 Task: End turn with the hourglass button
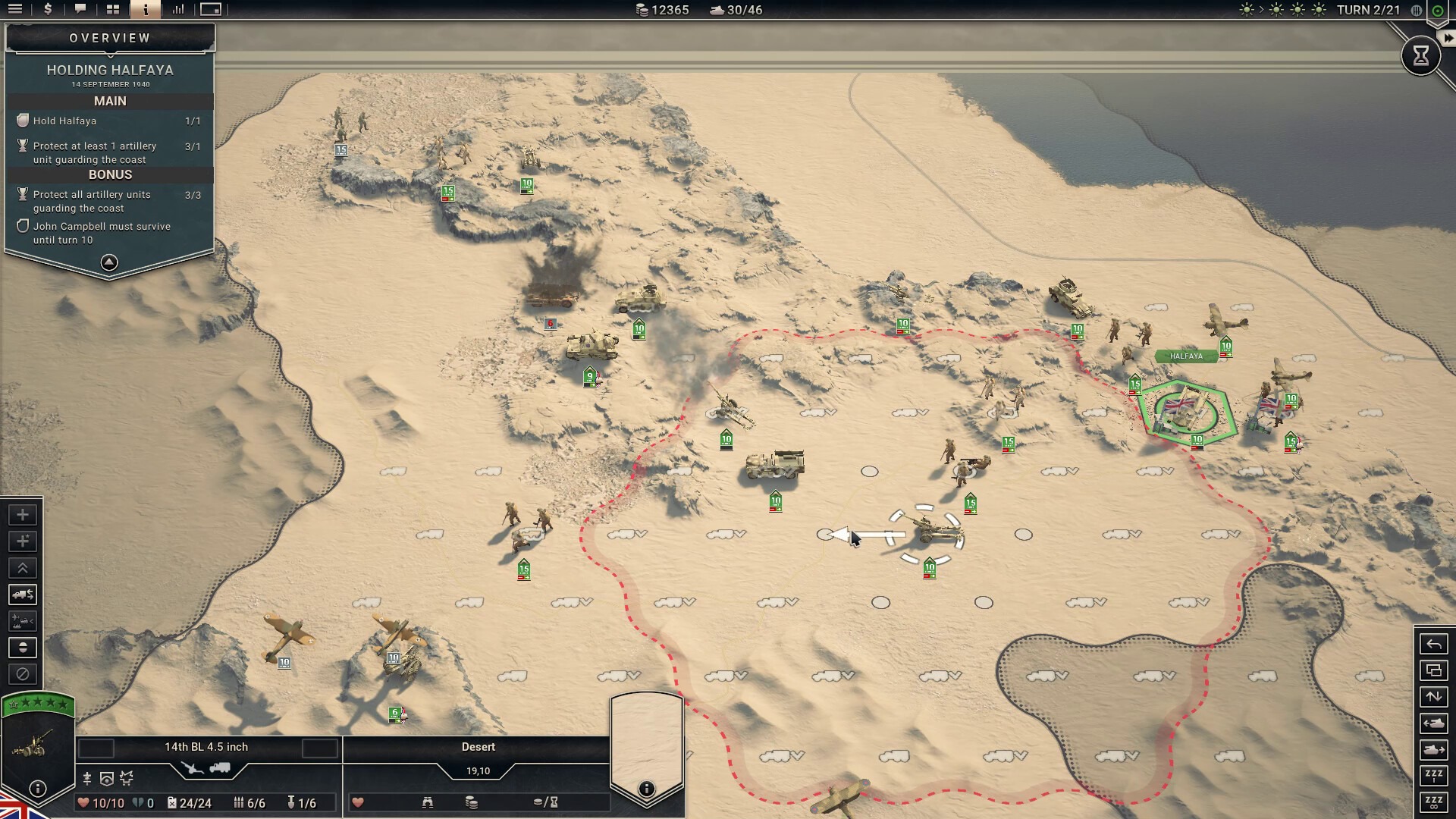[1420, 55]
